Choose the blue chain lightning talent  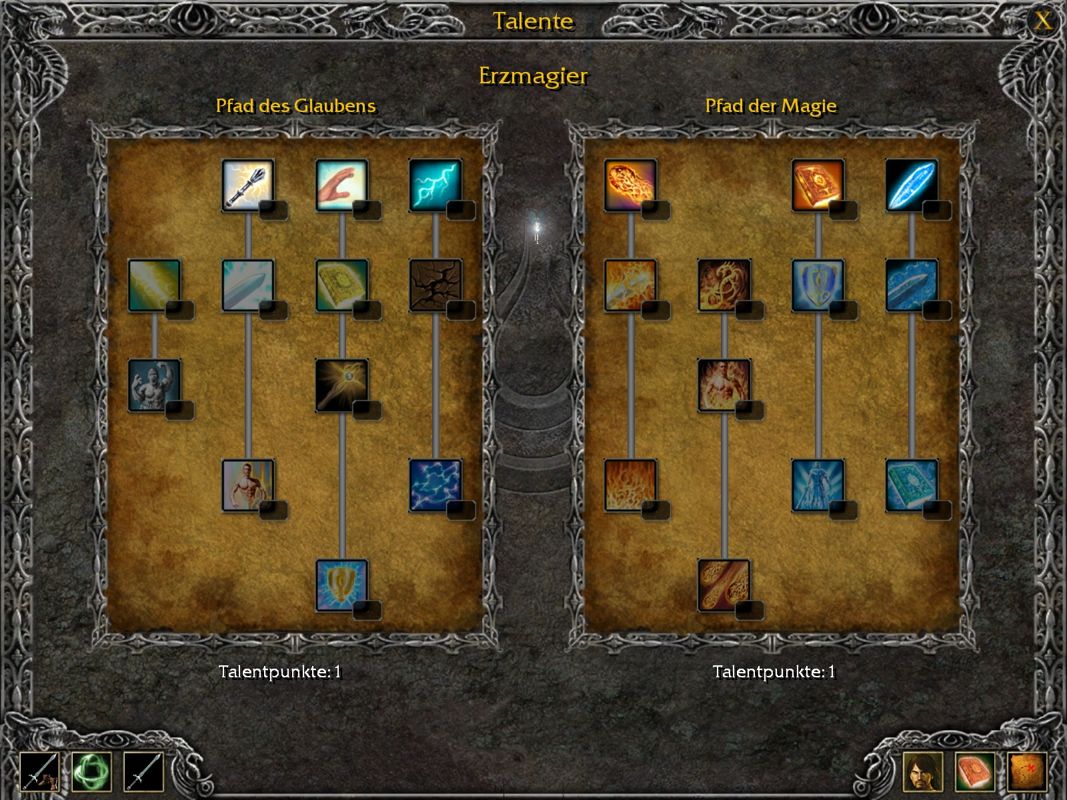[435, 485]
